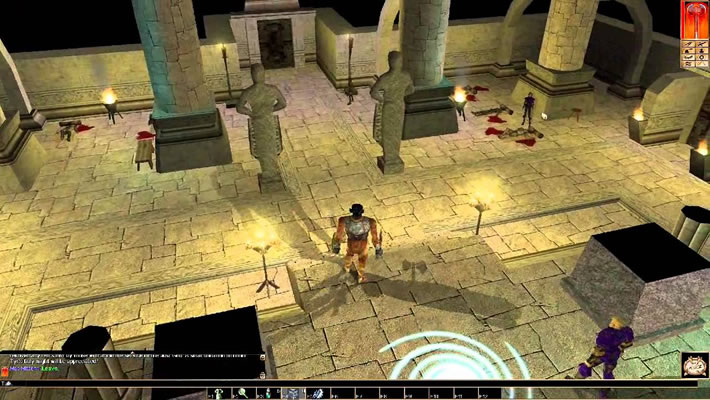Viewport: 710px width, 400px height.
Task: Use the magnifying glass quickbar slot
Action: tap(243, 394)
